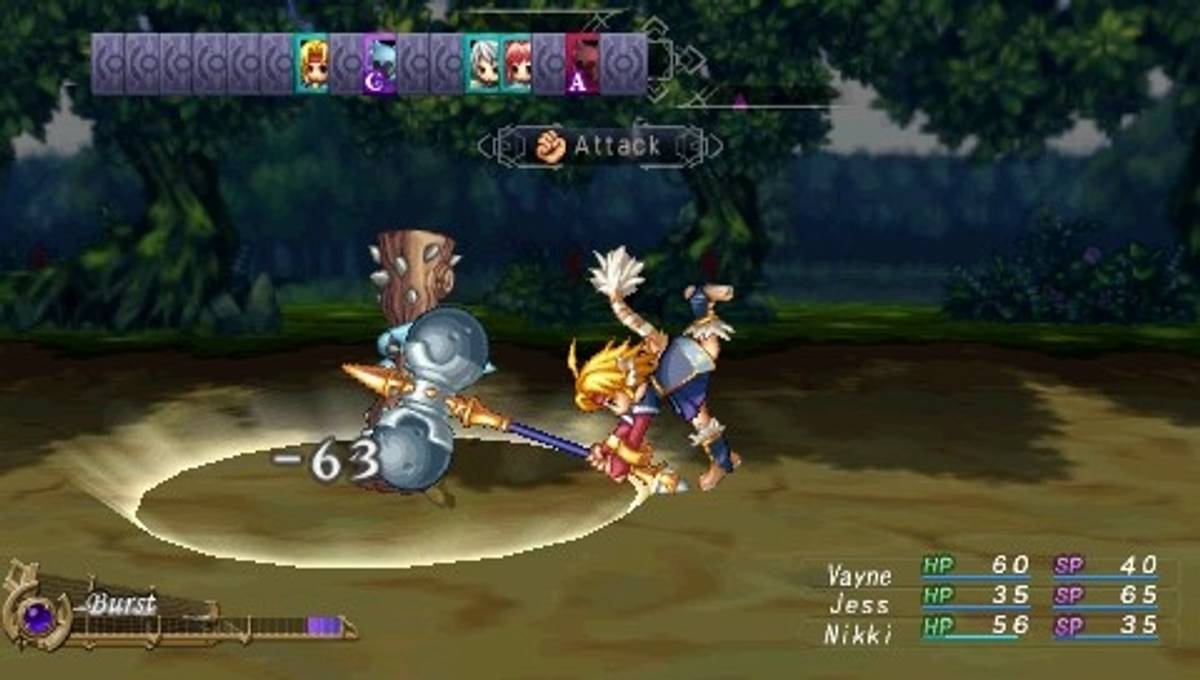Screen dimensions: 1200x680
Task: Click the purple enemy card marked C
Action: (380, 64)
